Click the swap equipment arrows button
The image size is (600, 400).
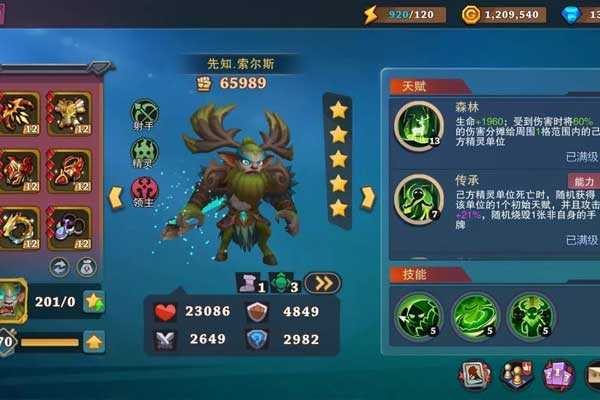(59, 267)
